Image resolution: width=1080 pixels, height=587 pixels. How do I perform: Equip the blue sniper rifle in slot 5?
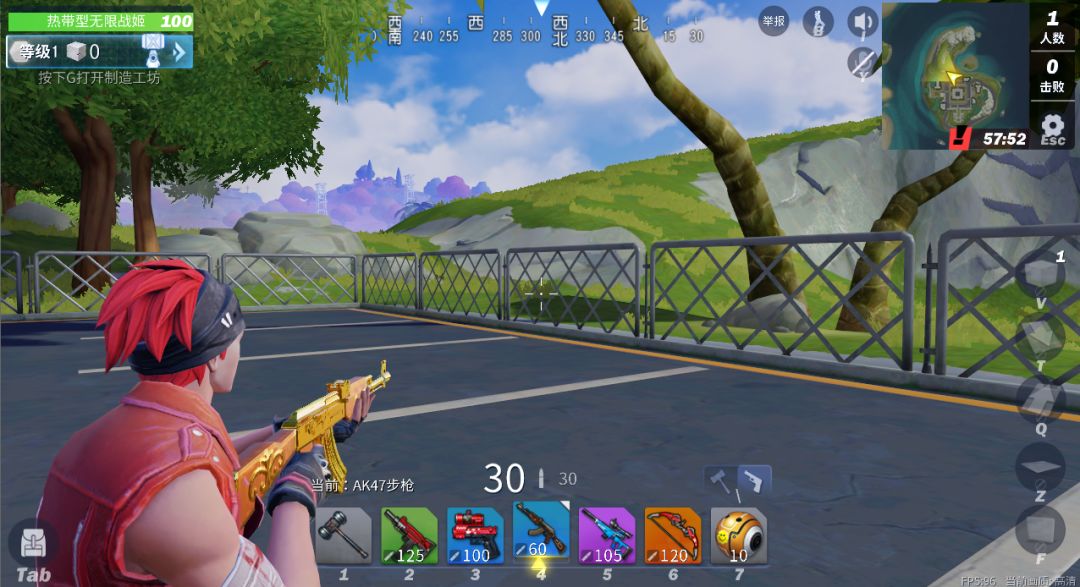(607, 535)
